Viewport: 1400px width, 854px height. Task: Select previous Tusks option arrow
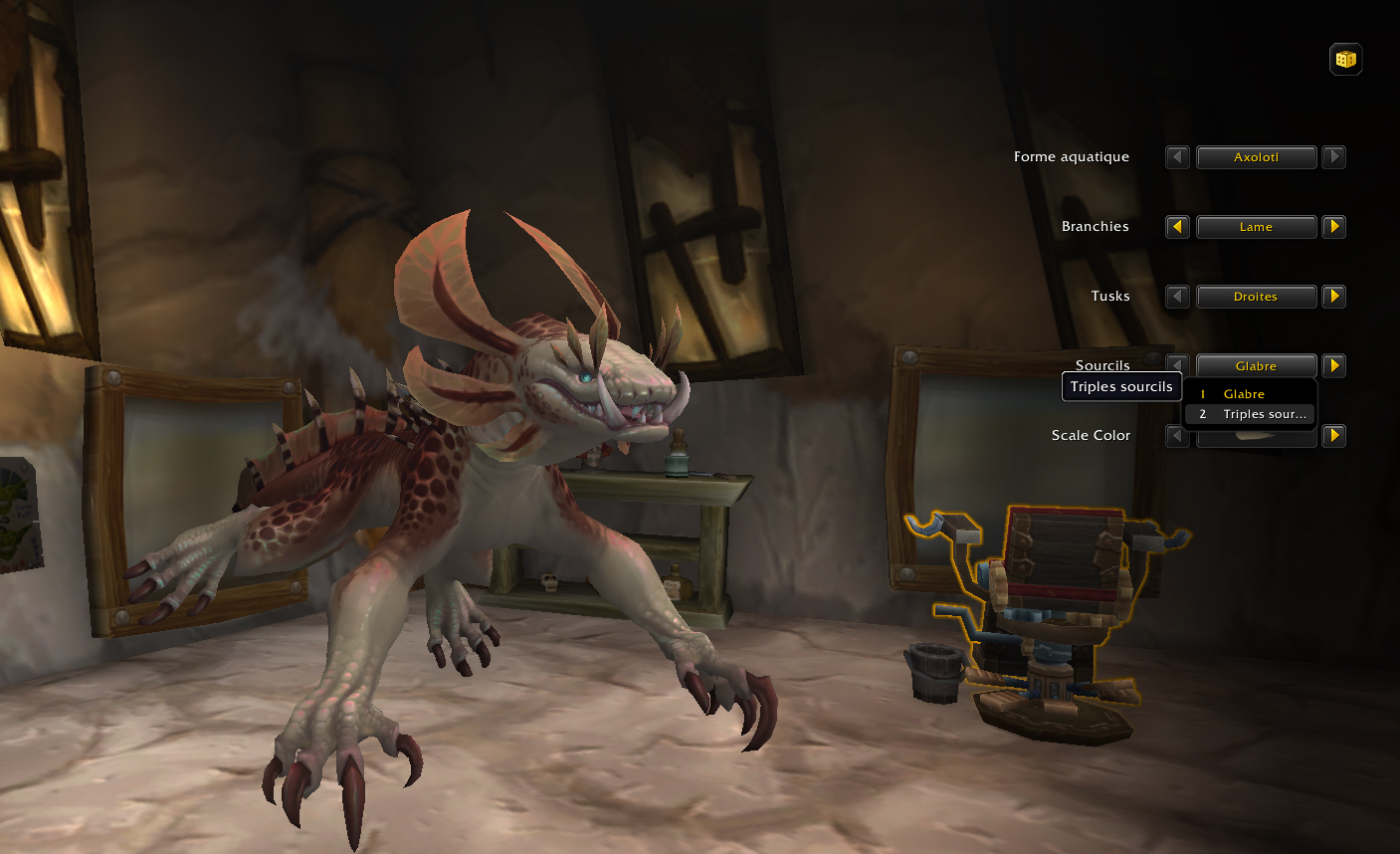coord(1177,297)
